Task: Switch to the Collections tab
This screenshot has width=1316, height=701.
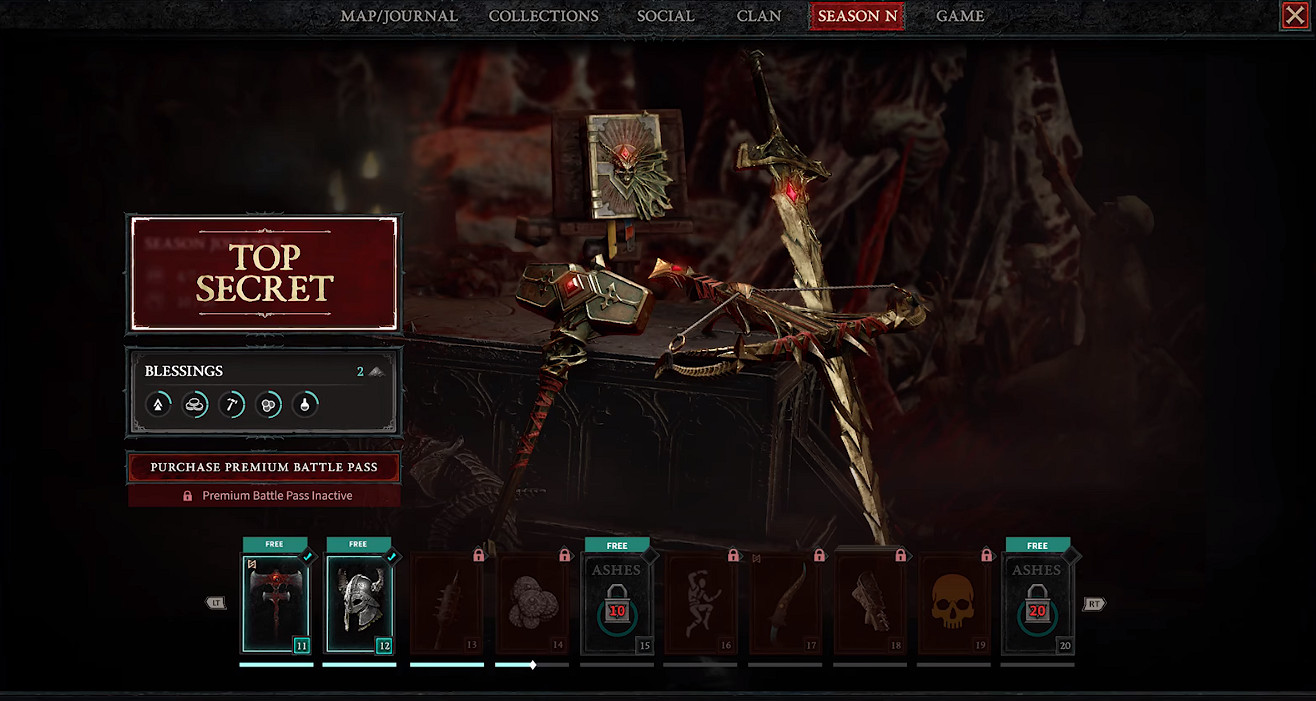Action: (543, 16)
